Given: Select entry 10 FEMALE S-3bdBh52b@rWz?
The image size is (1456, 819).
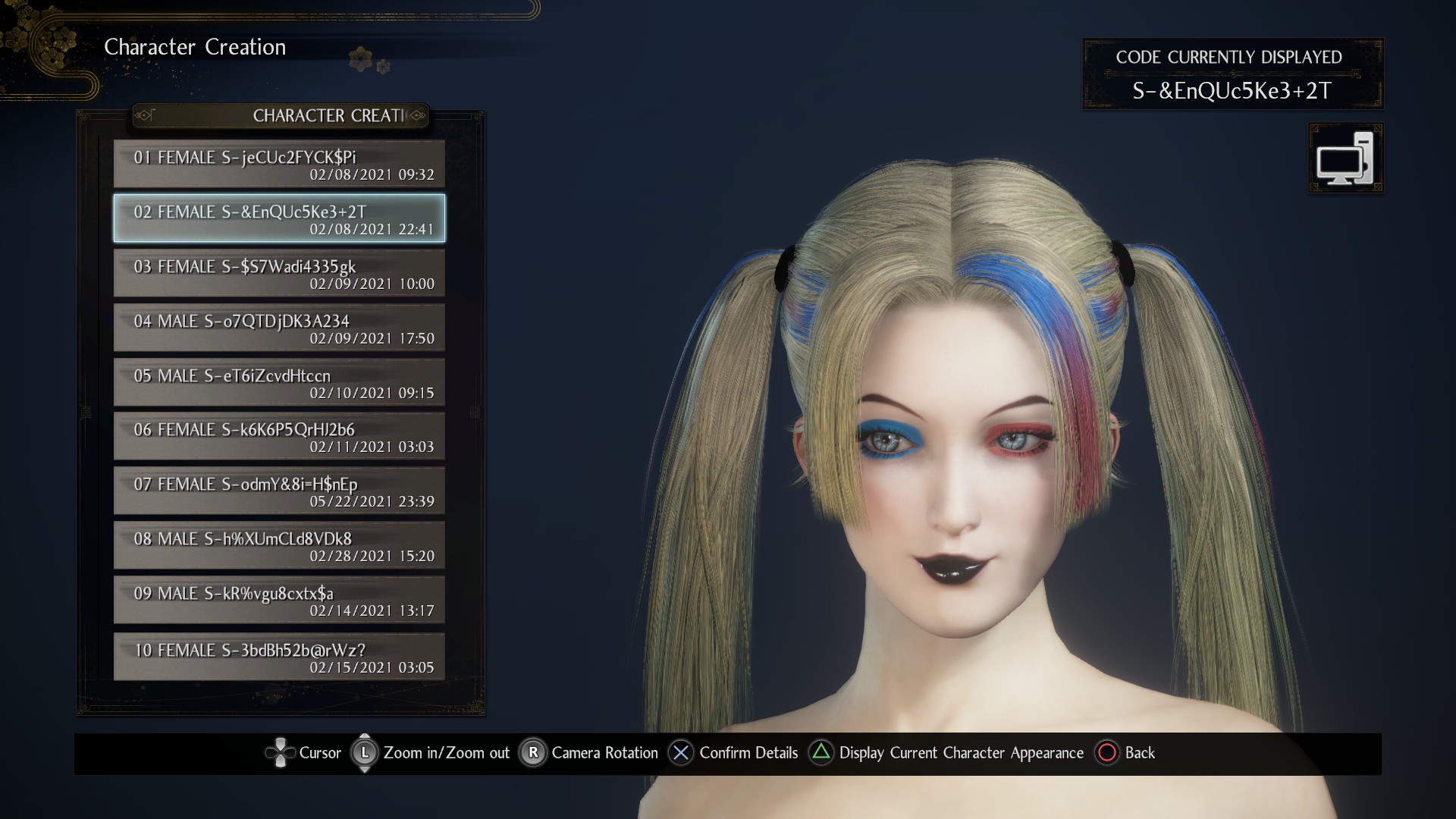Looking at the screenshot, I should (279, 655).
